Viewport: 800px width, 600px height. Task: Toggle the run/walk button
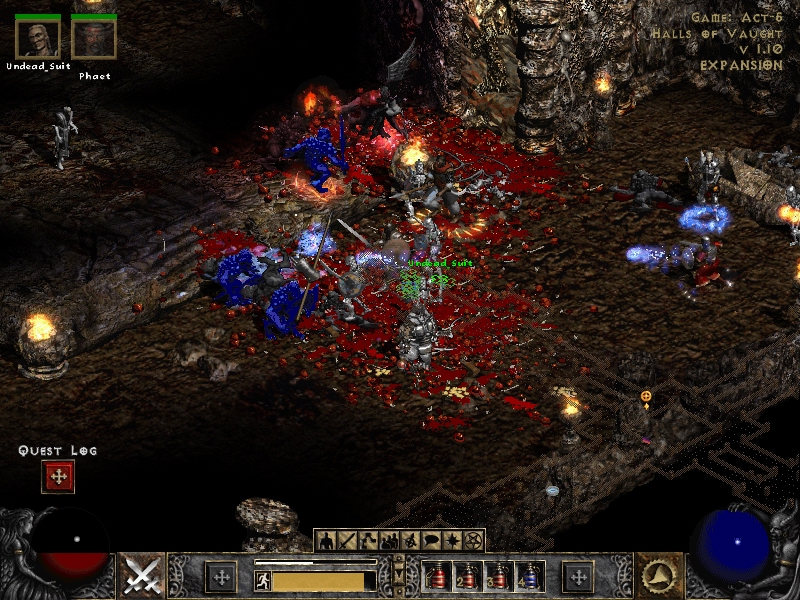[x=263, y=580]
